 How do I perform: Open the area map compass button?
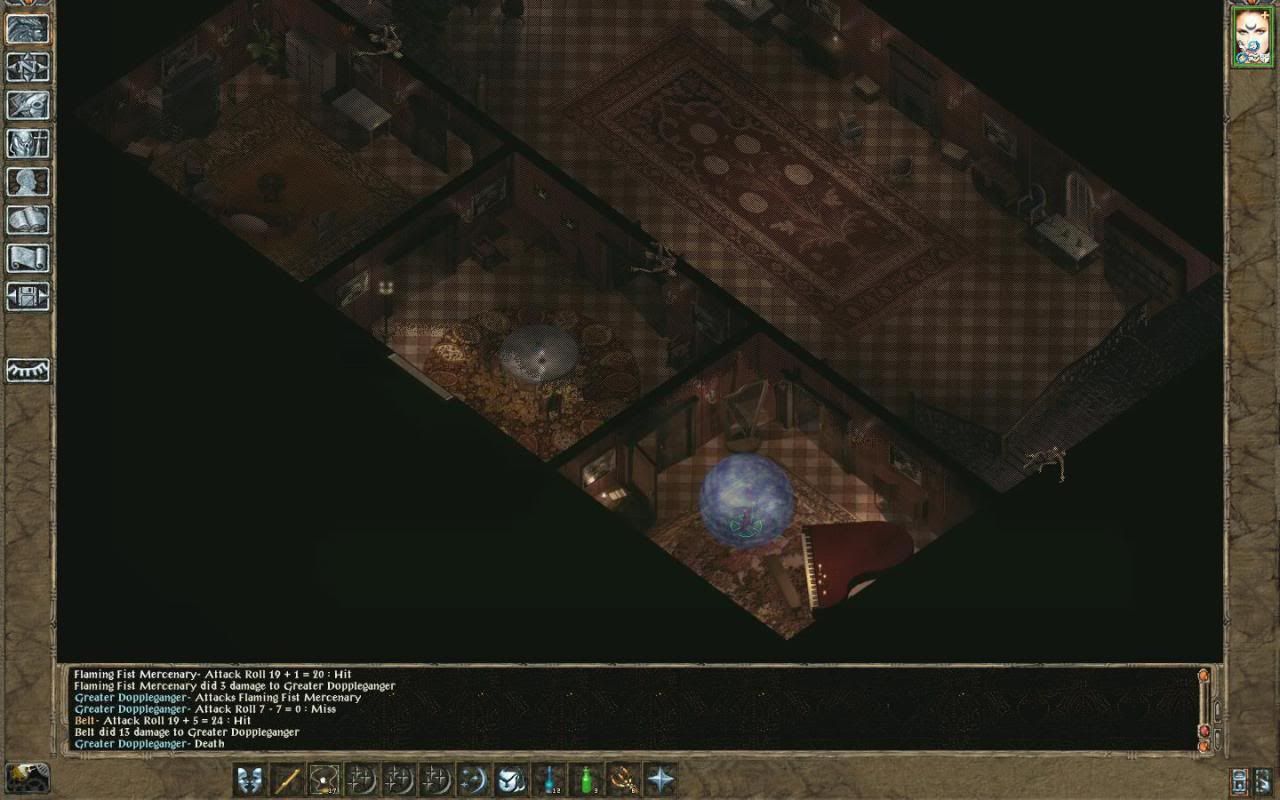[x=28, y=67]
